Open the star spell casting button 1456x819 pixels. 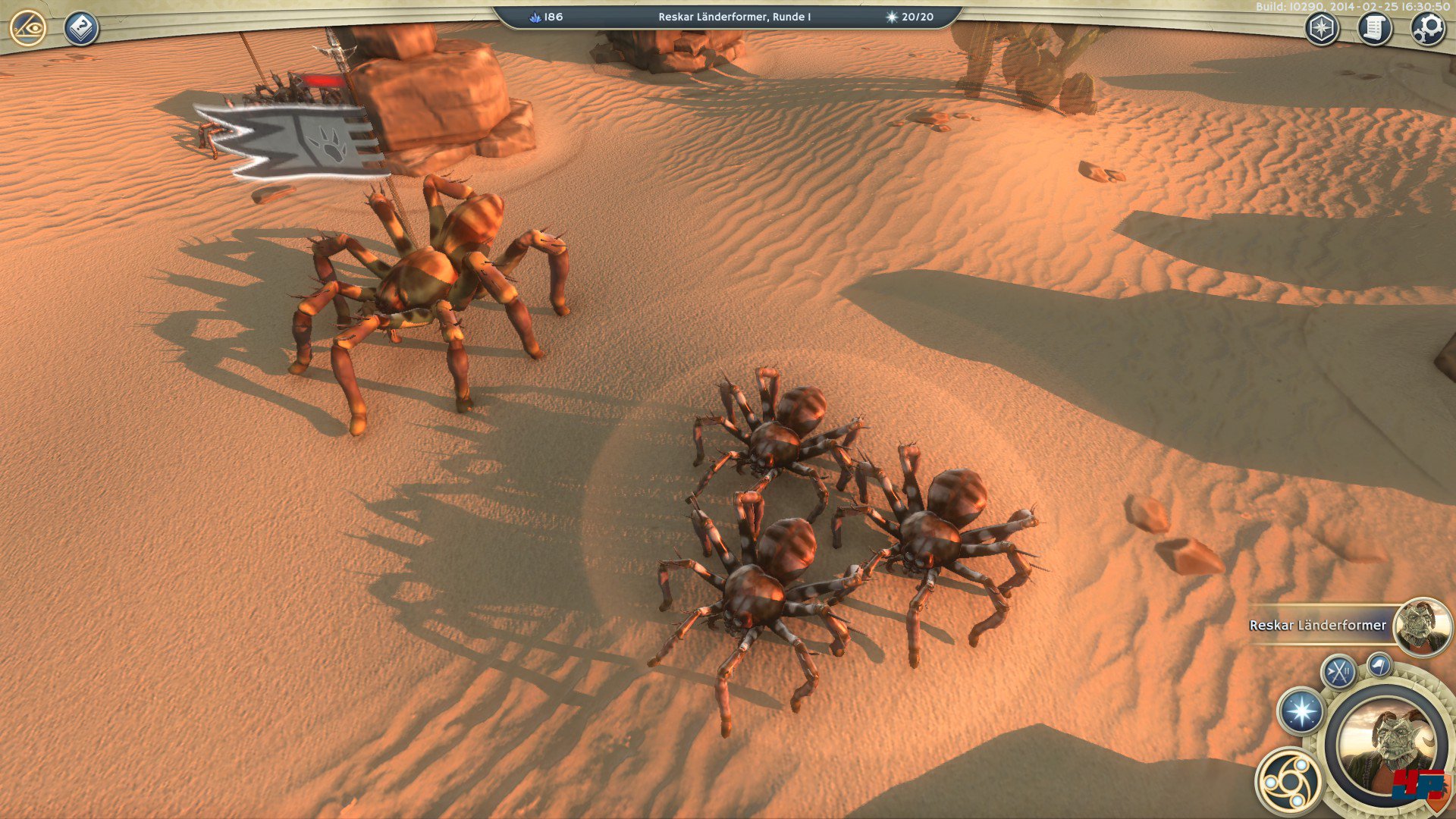click(x=1301, y=712)
